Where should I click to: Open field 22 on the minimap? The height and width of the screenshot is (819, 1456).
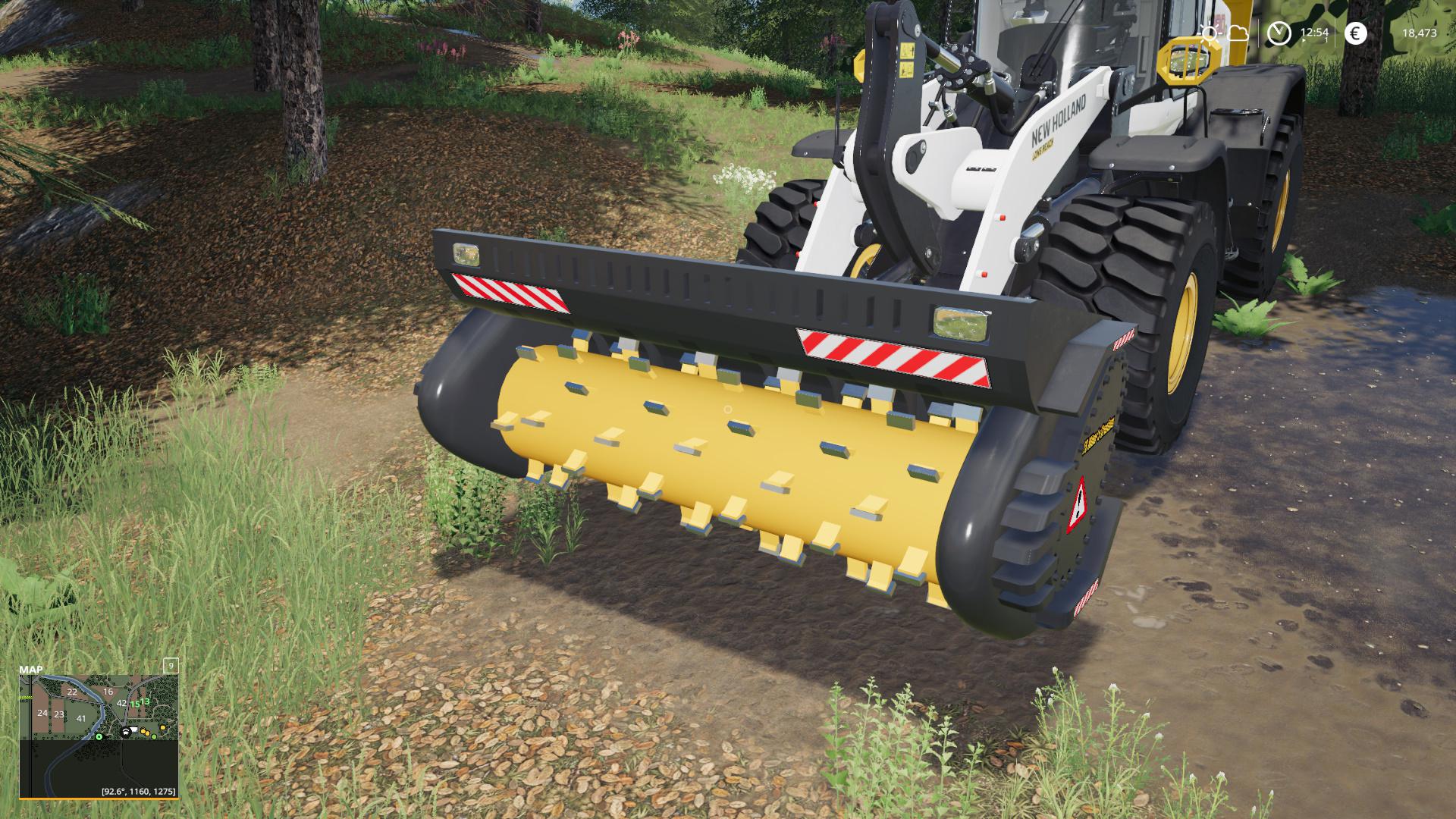[x=72, y=692]
